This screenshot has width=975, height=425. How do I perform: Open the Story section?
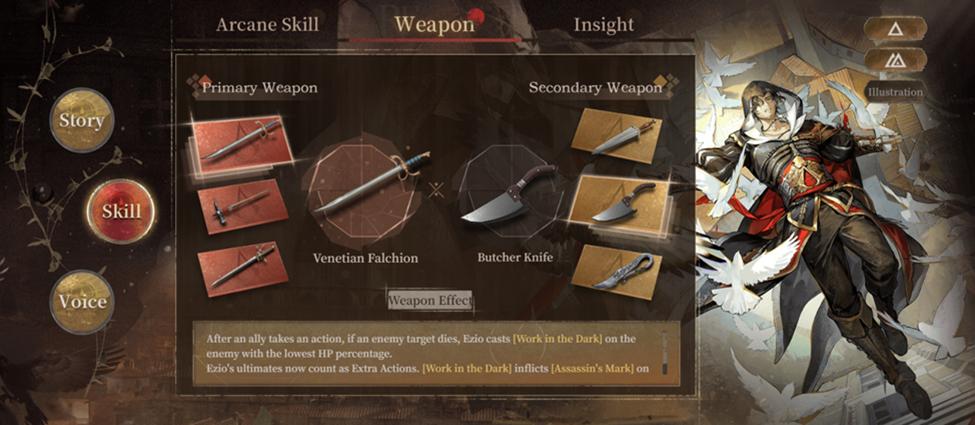pyautogui.click(x=82, y=120)
